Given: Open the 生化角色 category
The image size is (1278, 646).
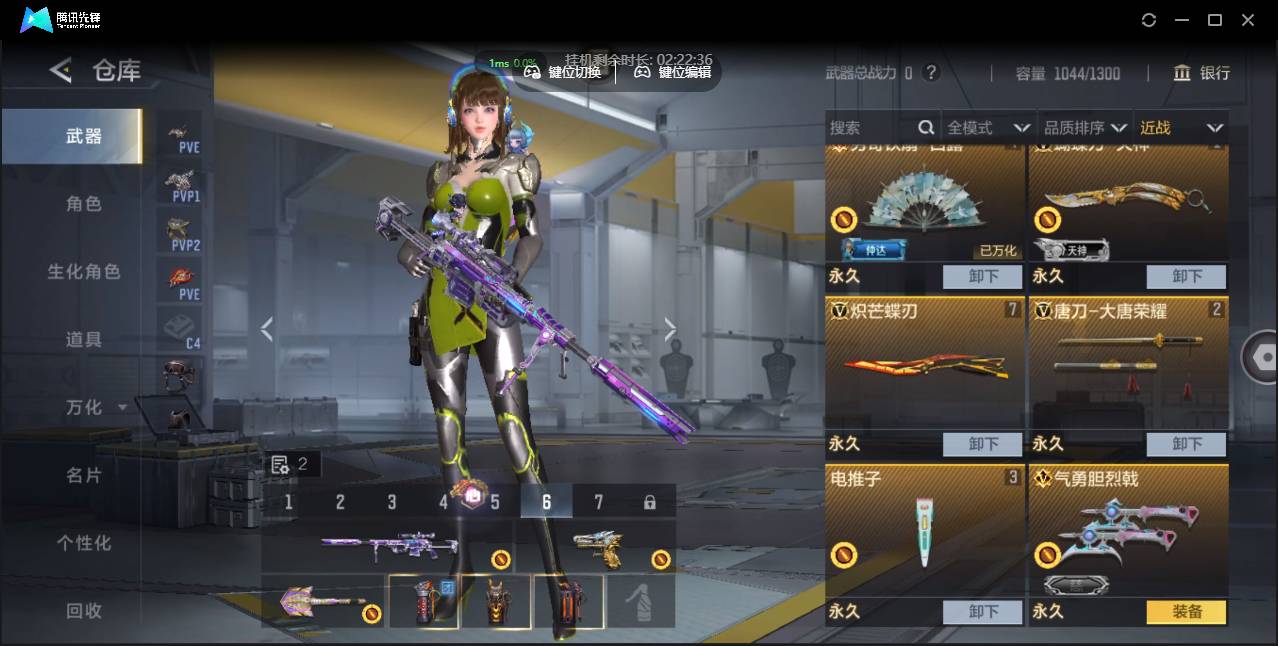Looking at the screenshot, I should tap(84, 271).
